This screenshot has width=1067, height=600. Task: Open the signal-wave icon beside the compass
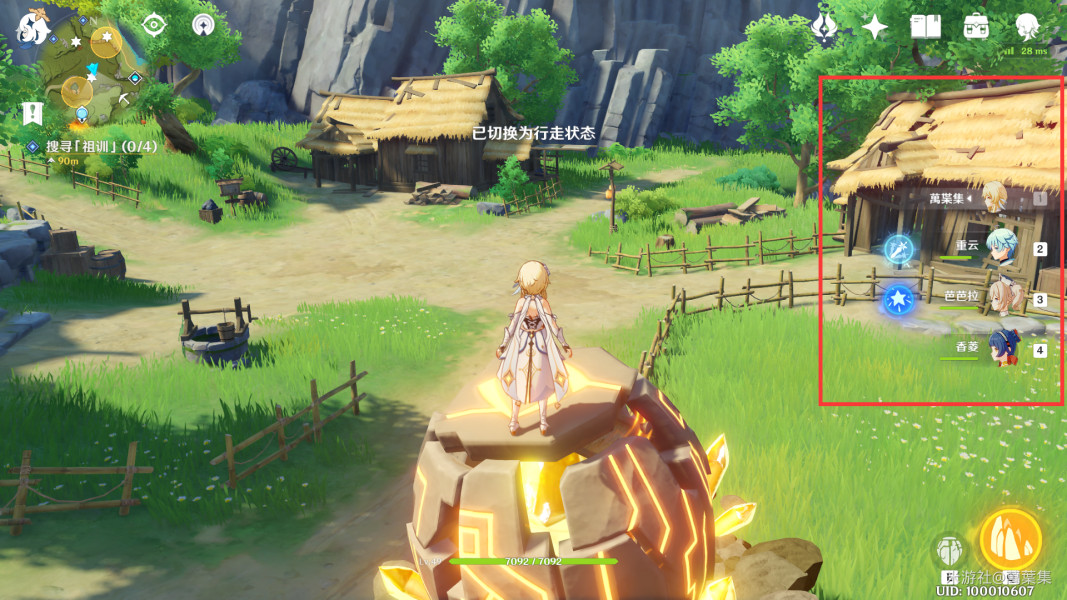[x=203, y=25]
